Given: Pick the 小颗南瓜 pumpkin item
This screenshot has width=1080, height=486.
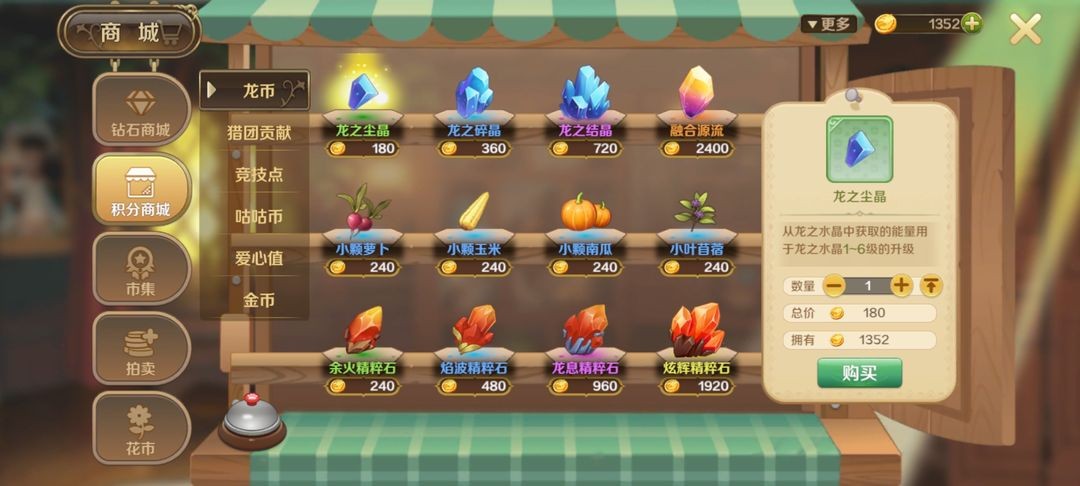Looking at the screenshot, I should click(x=585, y=214).
